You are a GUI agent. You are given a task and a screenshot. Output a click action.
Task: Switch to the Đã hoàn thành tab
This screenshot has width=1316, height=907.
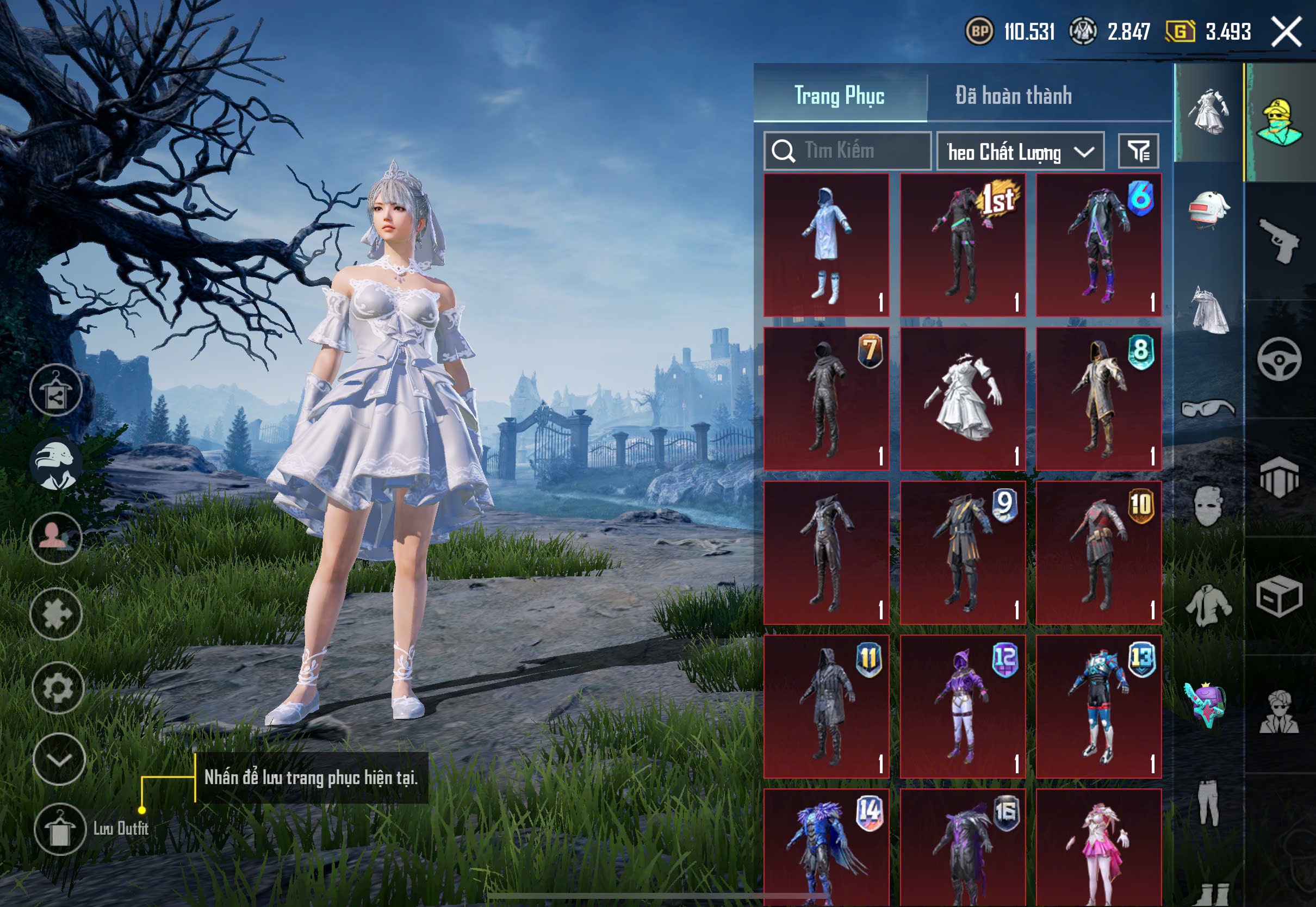pos(1013,96)
